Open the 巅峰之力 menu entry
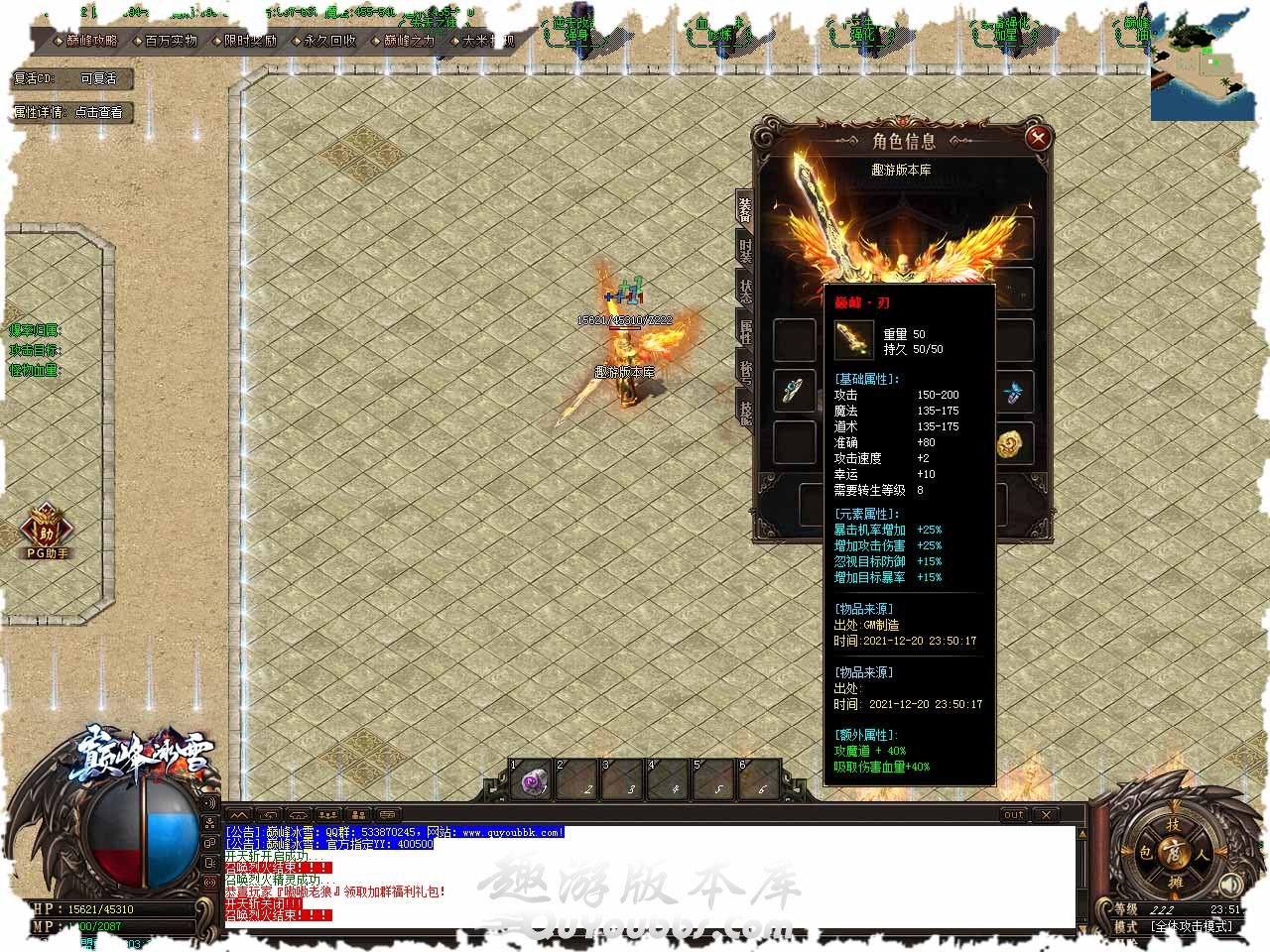Viewport: 1270px width, 952px height. [x=409, y=41]
